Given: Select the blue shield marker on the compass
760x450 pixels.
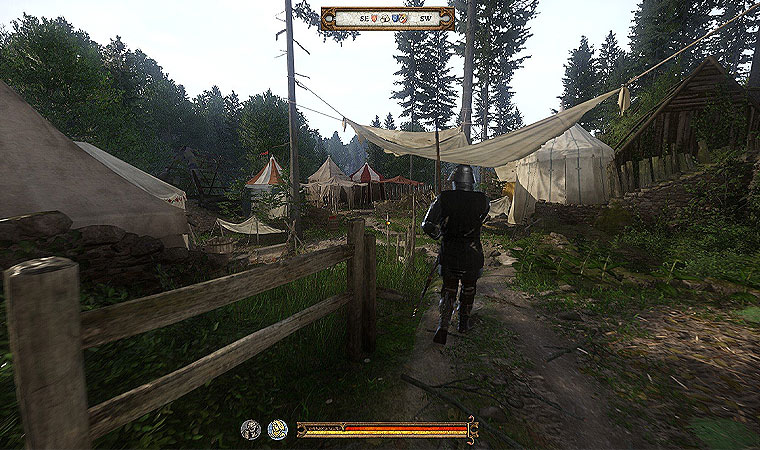Looking at the screenshot, I should [397, 18].
